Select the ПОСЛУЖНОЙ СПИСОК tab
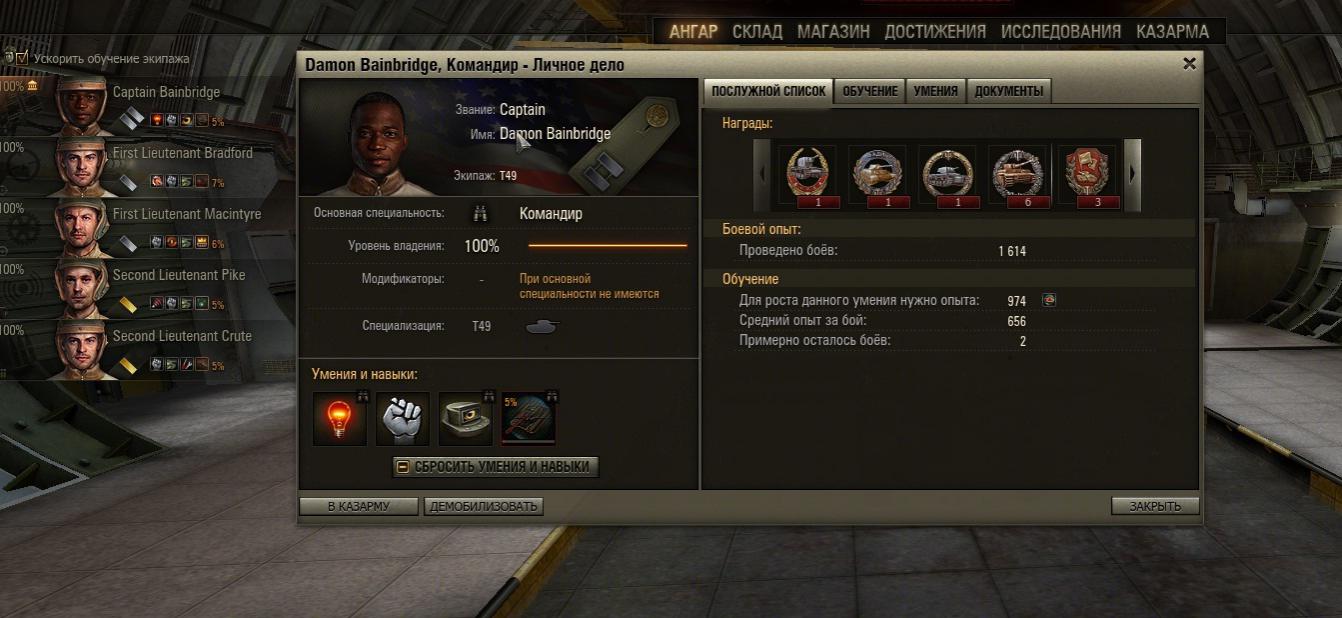The height and width of the screenshot is (618, 1342). tap(768, 91)
